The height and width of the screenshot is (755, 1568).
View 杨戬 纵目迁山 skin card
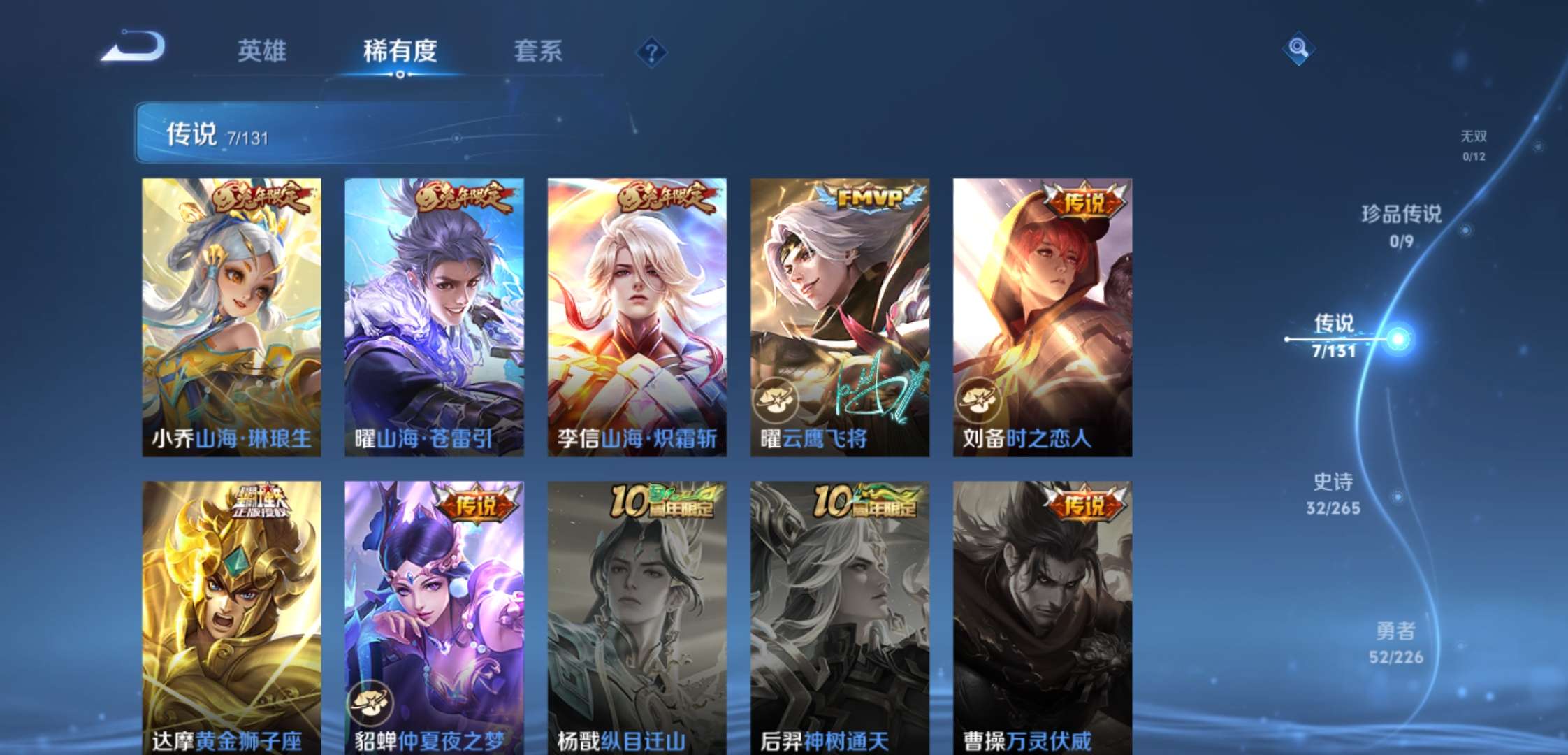637,617
